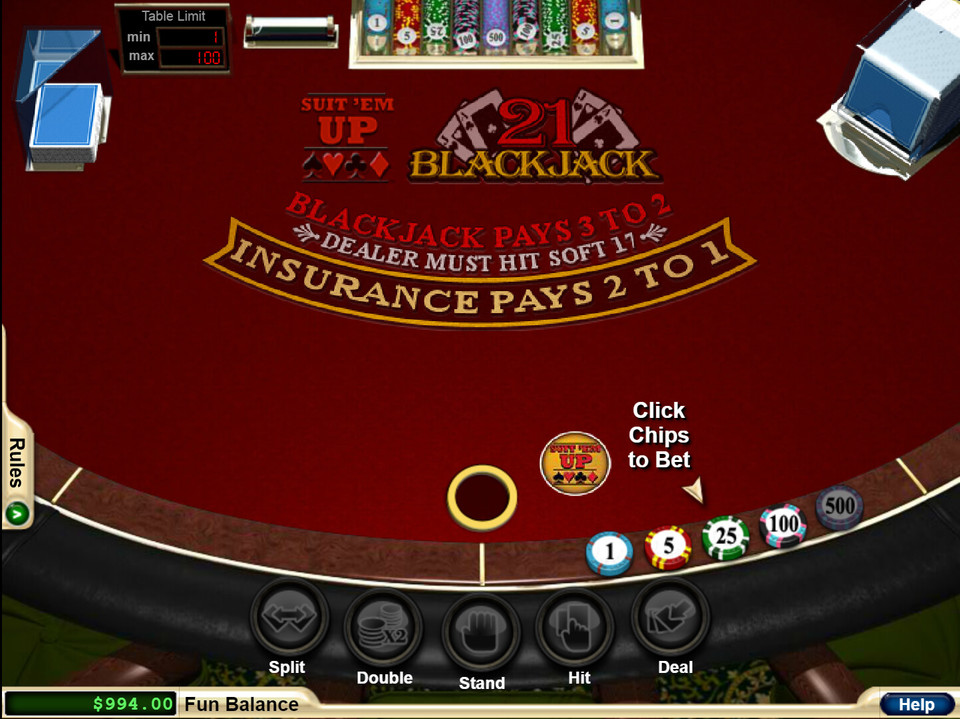Bet with the 1 chip
The image size is (960, 719).
coord(609,552)
